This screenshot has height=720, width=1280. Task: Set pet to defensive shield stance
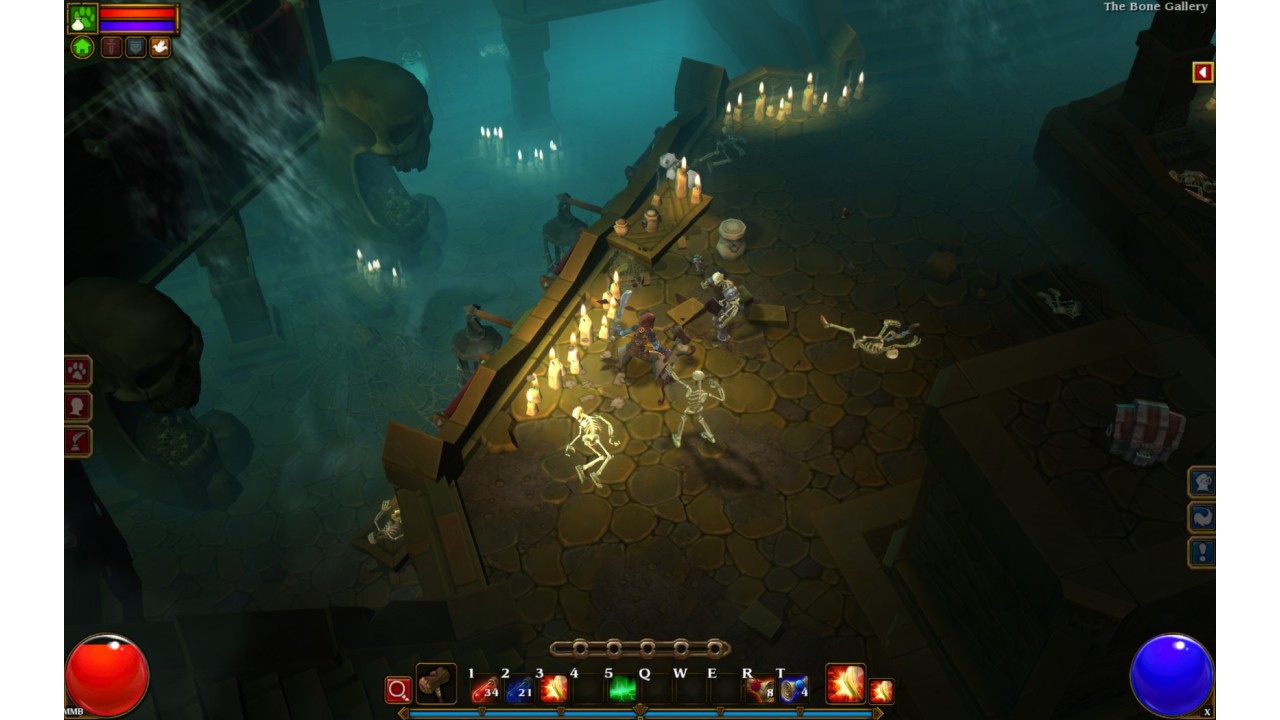pyautogui.click(x=135, y=47)
